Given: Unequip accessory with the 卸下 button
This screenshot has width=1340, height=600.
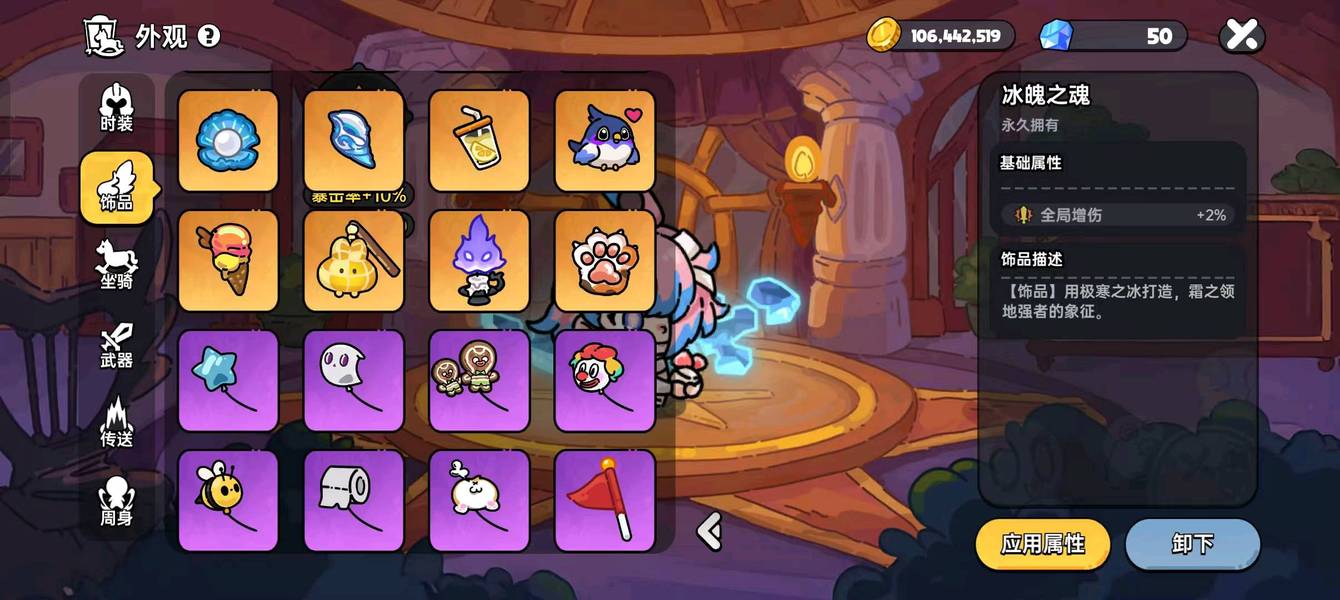Looking at the screenshot, I should coord(1192,544).
